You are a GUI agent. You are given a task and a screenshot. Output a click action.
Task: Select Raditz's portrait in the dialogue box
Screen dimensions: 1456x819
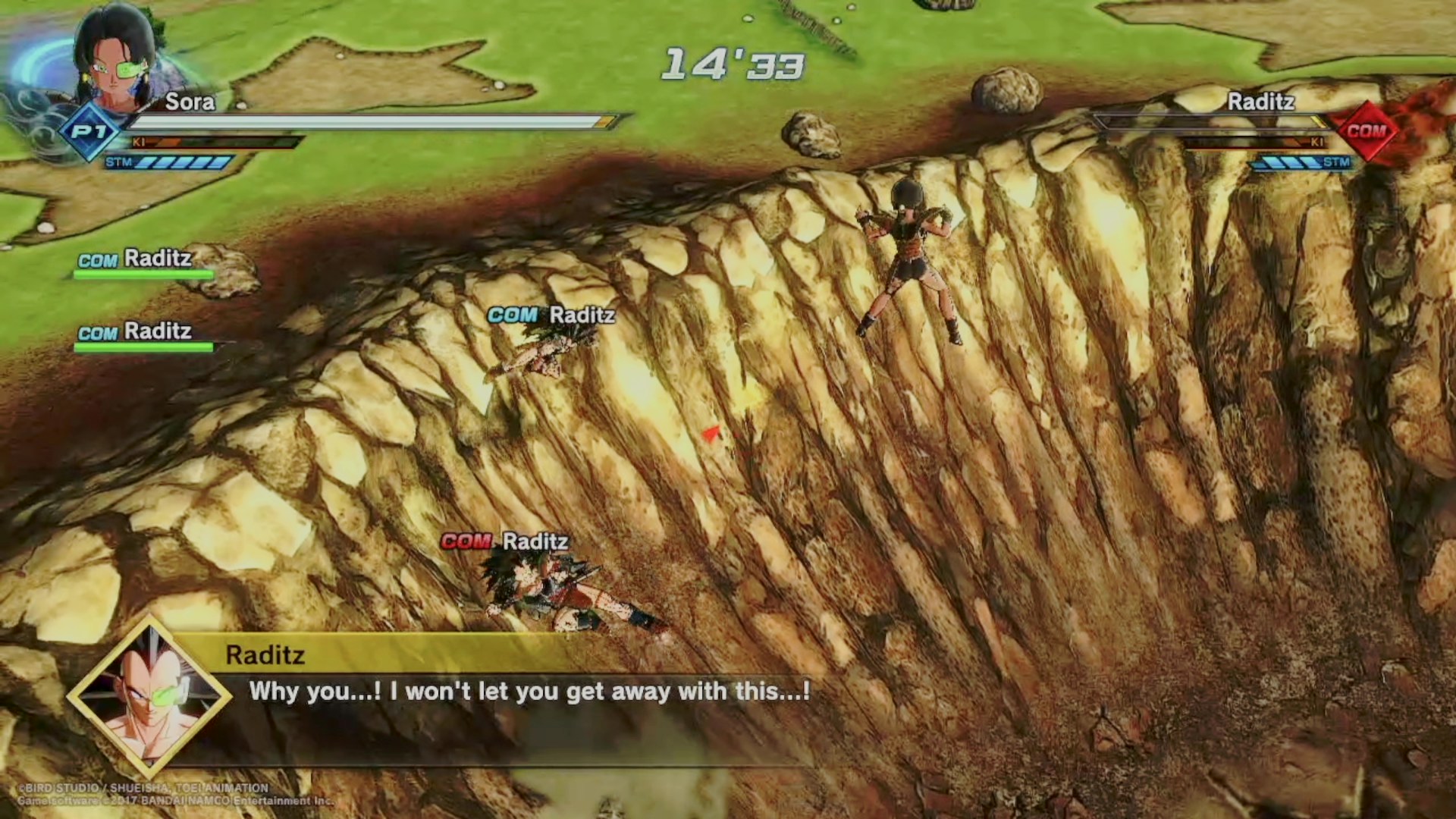pyautogui.click(x=149, y=696)
